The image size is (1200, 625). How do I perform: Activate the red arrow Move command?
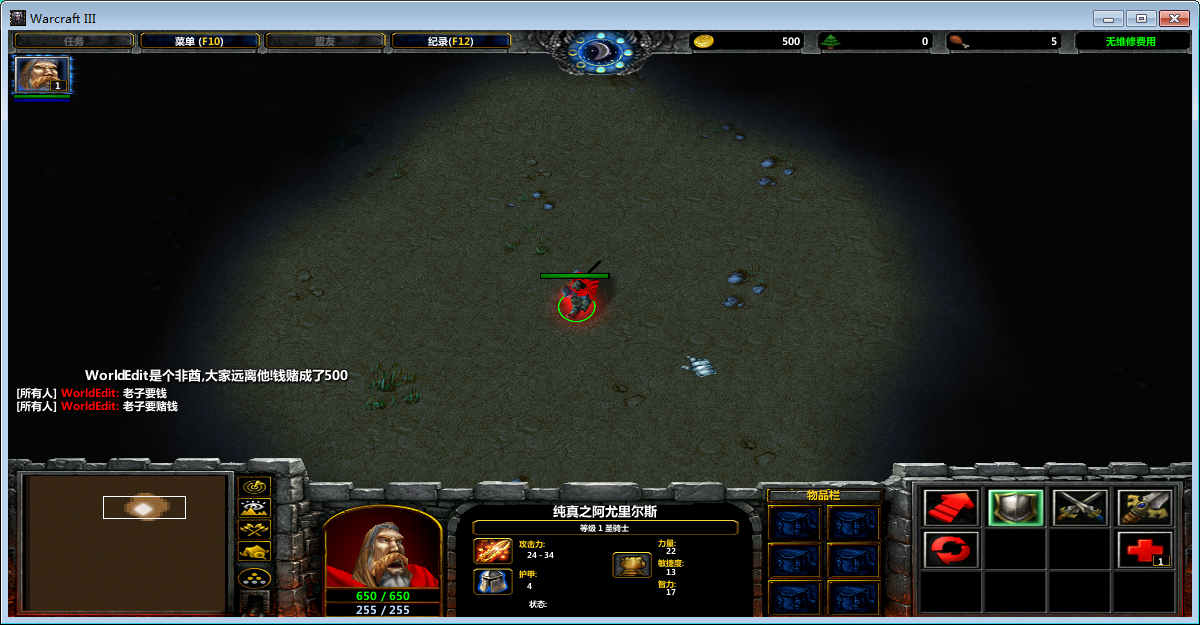pyautogui.click(x=950, y=508)
